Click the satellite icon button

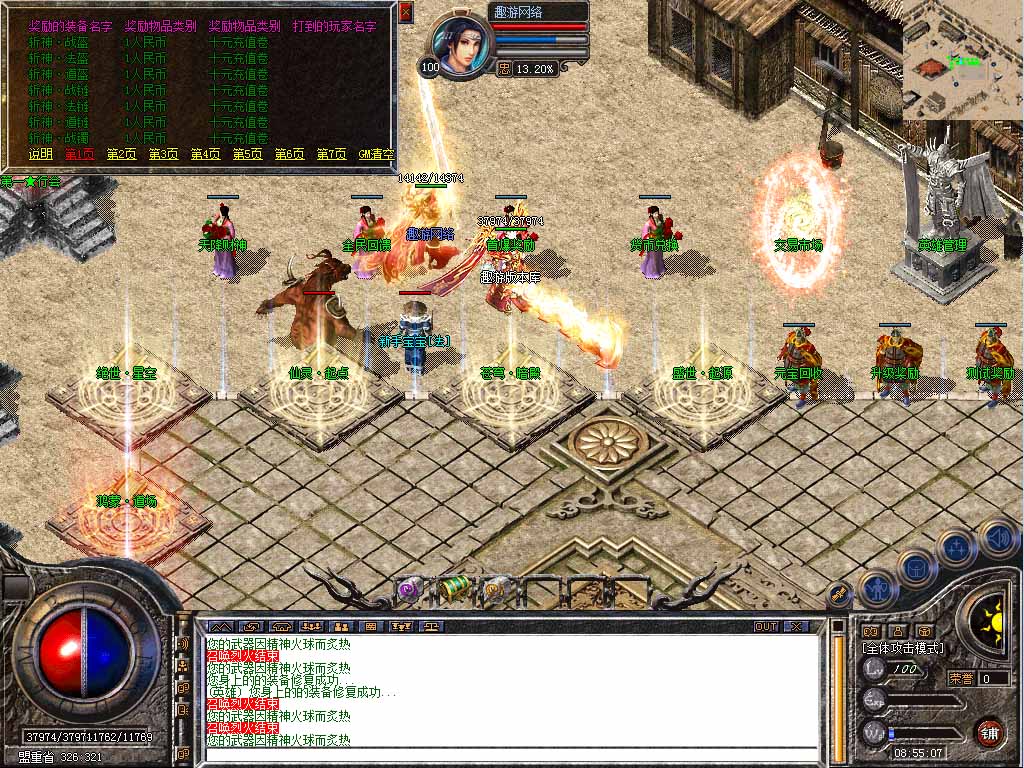[x=837, y=594]
